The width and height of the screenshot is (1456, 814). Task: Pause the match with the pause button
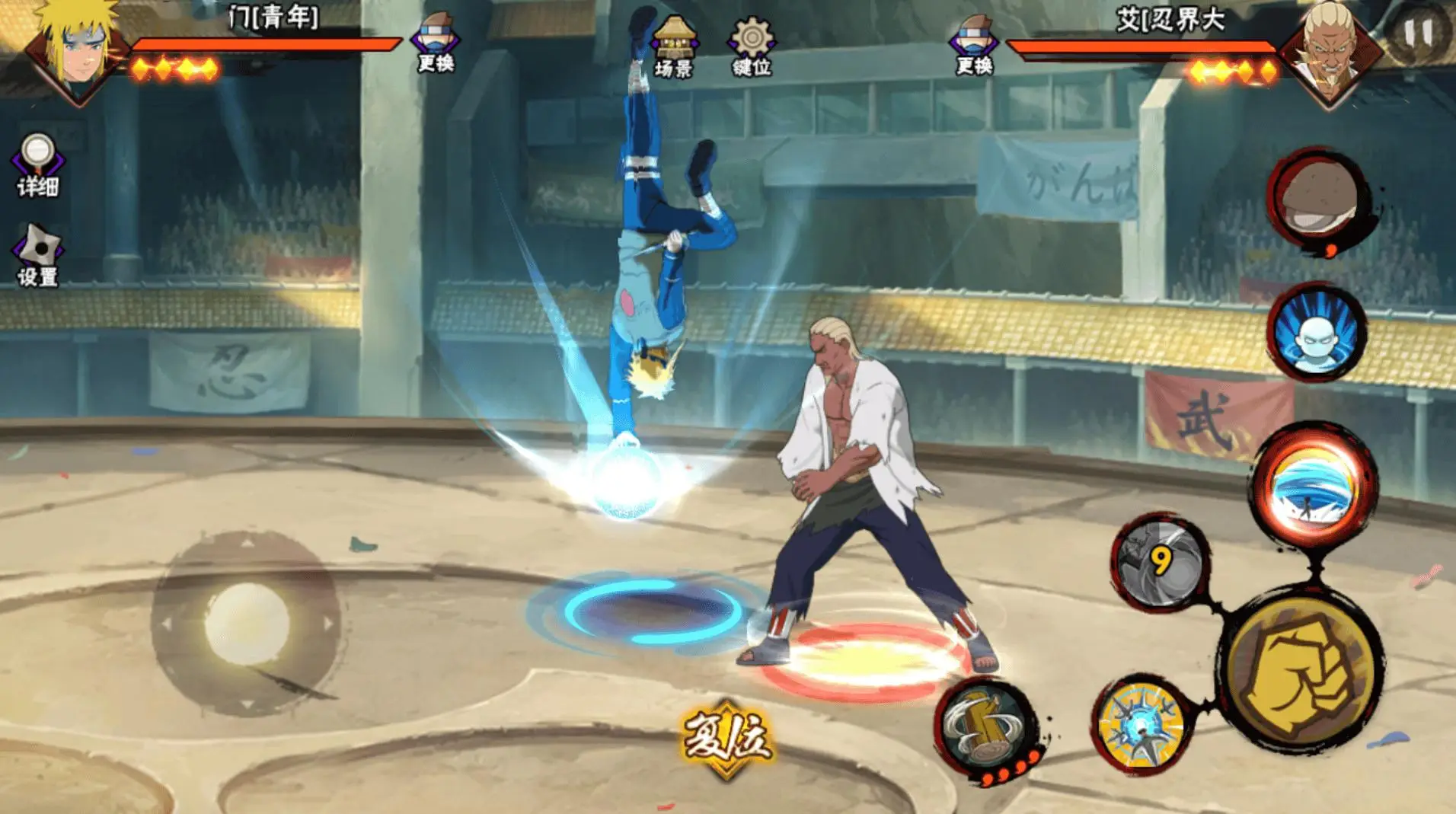coord(1416,34)
